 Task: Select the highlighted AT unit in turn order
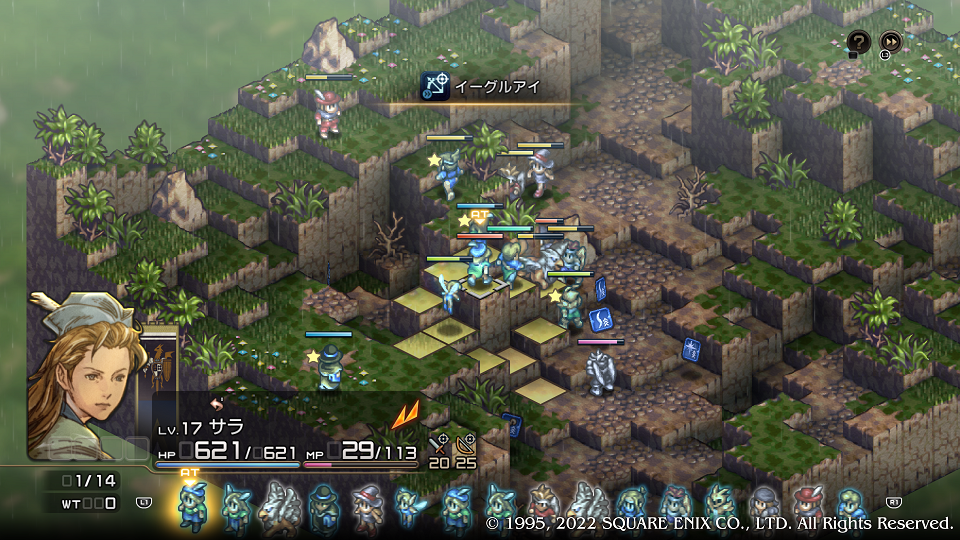pos(191,505)
